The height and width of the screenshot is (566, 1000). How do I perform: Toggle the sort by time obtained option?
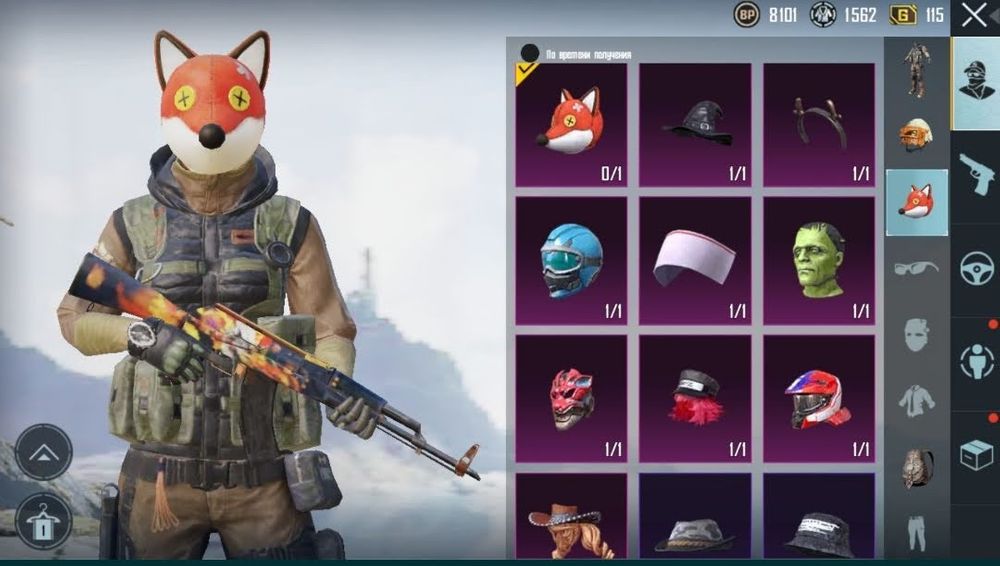point(530,53)
